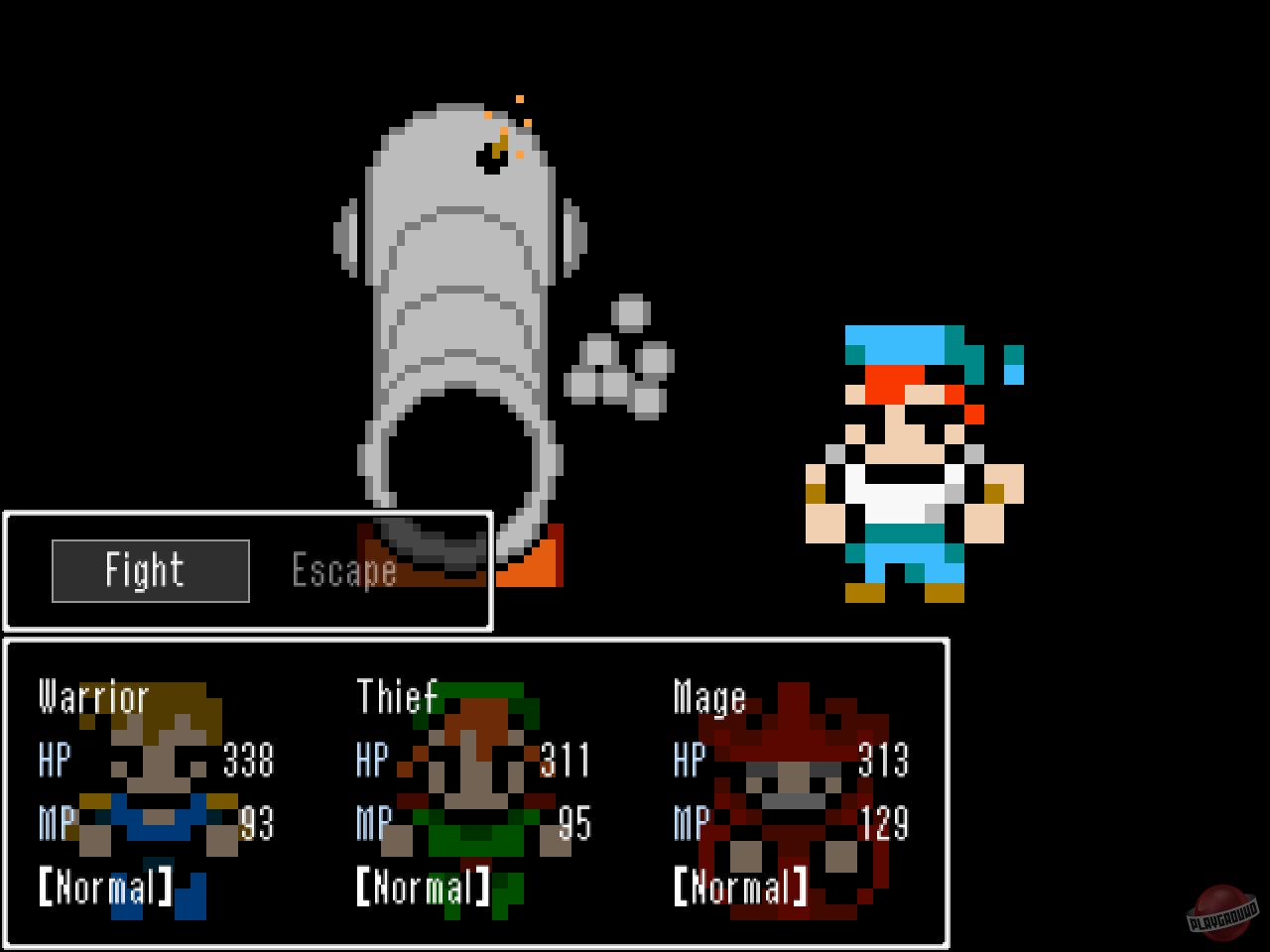This screenshot has height=952, width=1270.
Task: Click the Thief name label
Action: 399,697
